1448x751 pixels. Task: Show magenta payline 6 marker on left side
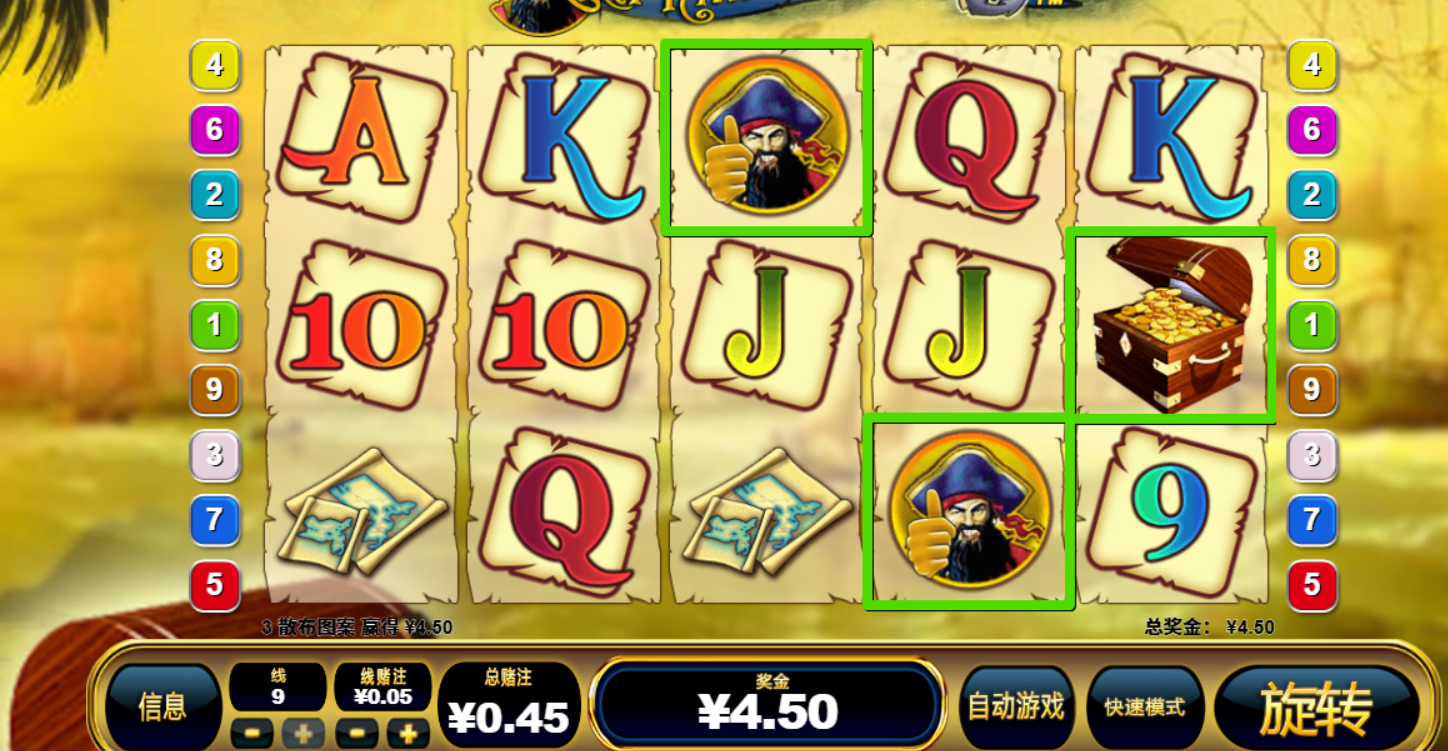pyautogui.click(x=214, y=130)
